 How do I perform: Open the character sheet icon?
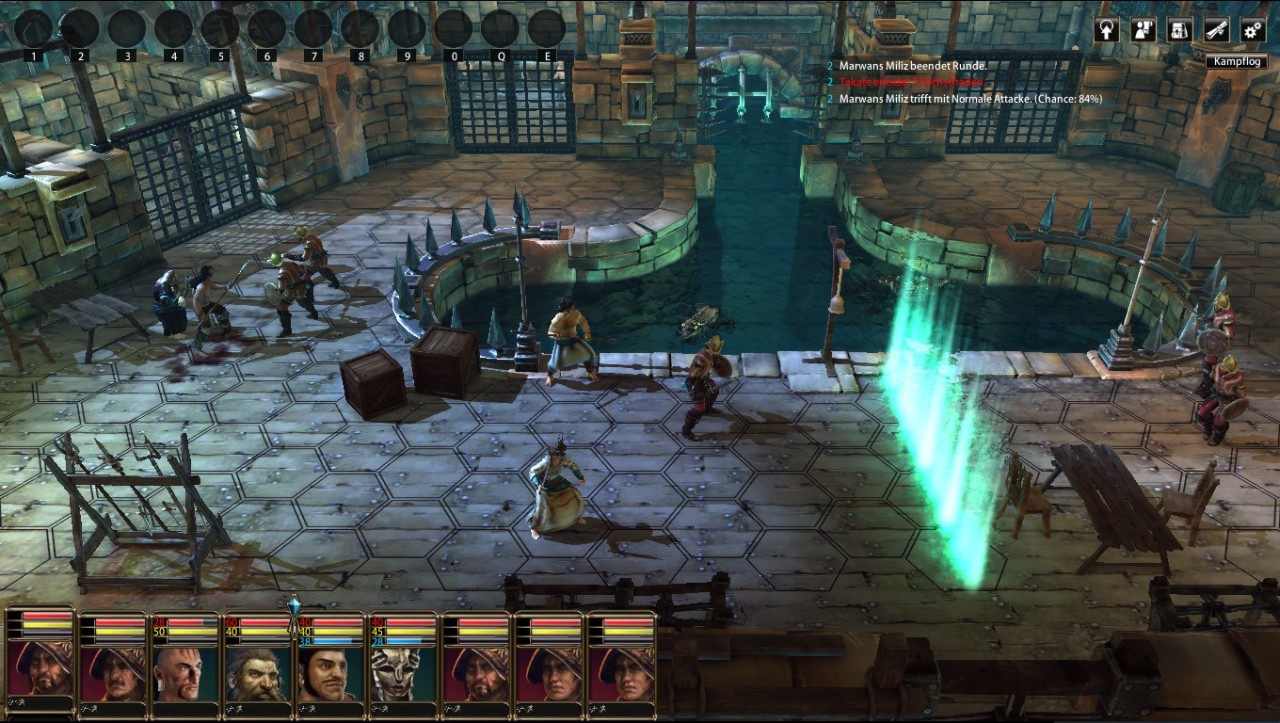1143,30
